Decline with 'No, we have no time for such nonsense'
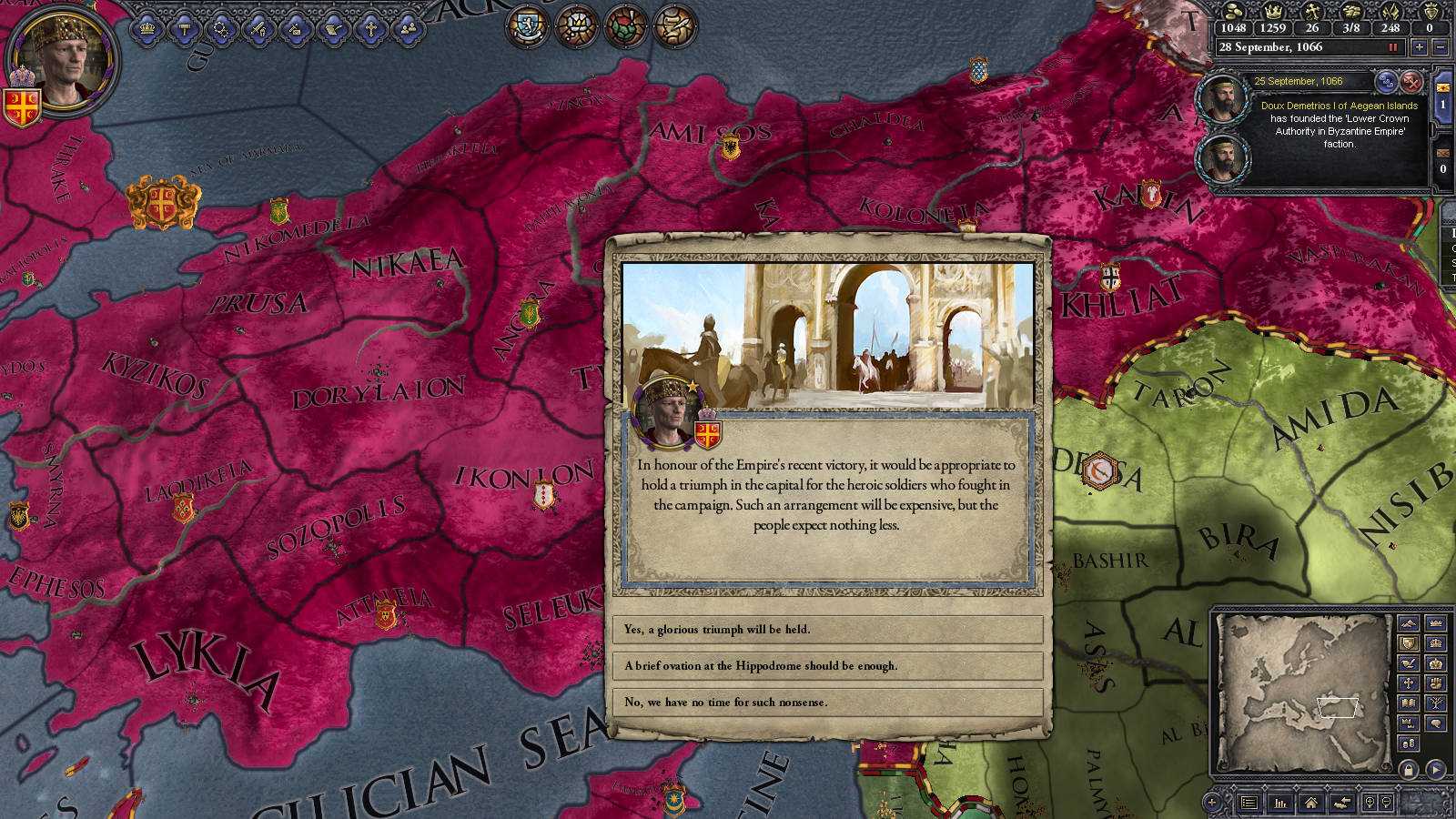 (x=828, y=702)
